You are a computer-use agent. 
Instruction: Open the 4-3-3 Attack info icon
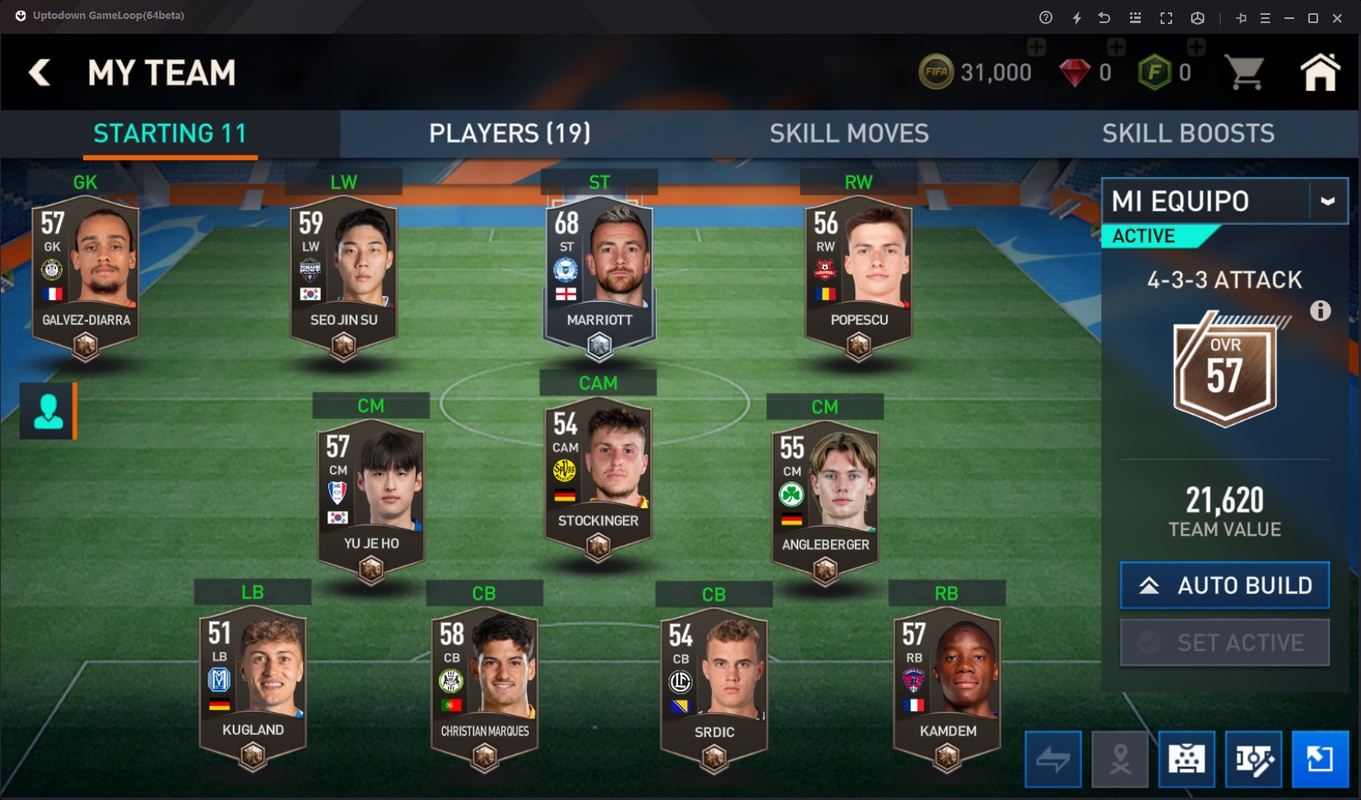pyautogui.click(x=1320, y=311)
